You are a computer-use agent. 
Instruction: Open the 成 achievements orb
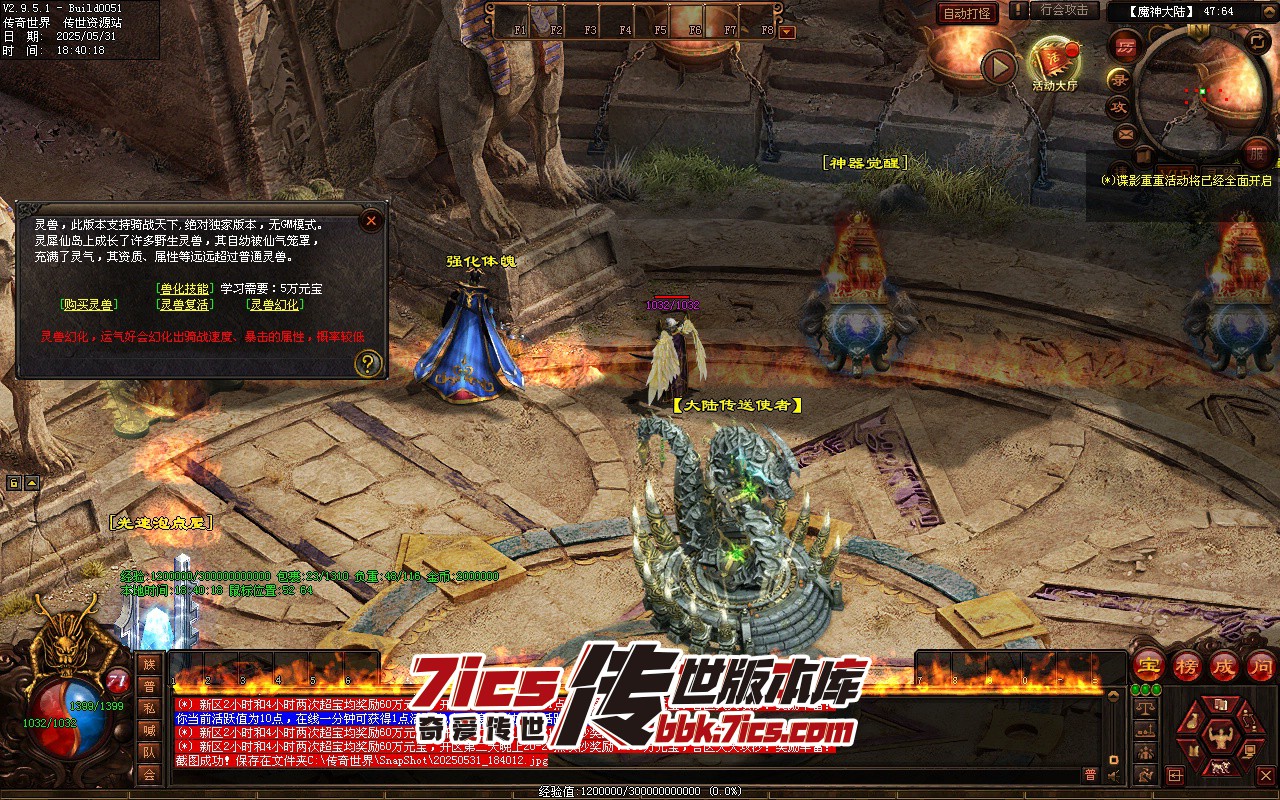point(1224,665)
